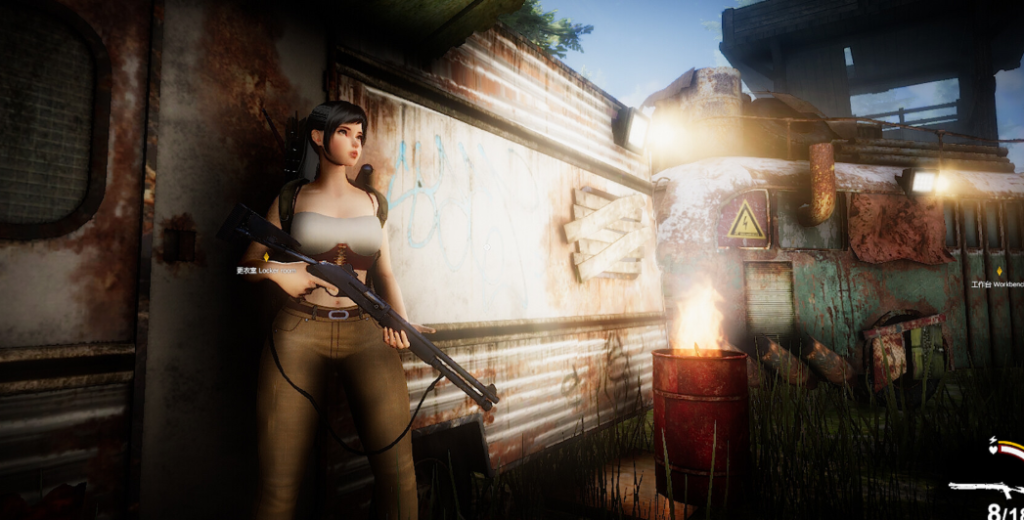
Task: Select the Workbench waypoint marker
Action: [x=999, y=271]
